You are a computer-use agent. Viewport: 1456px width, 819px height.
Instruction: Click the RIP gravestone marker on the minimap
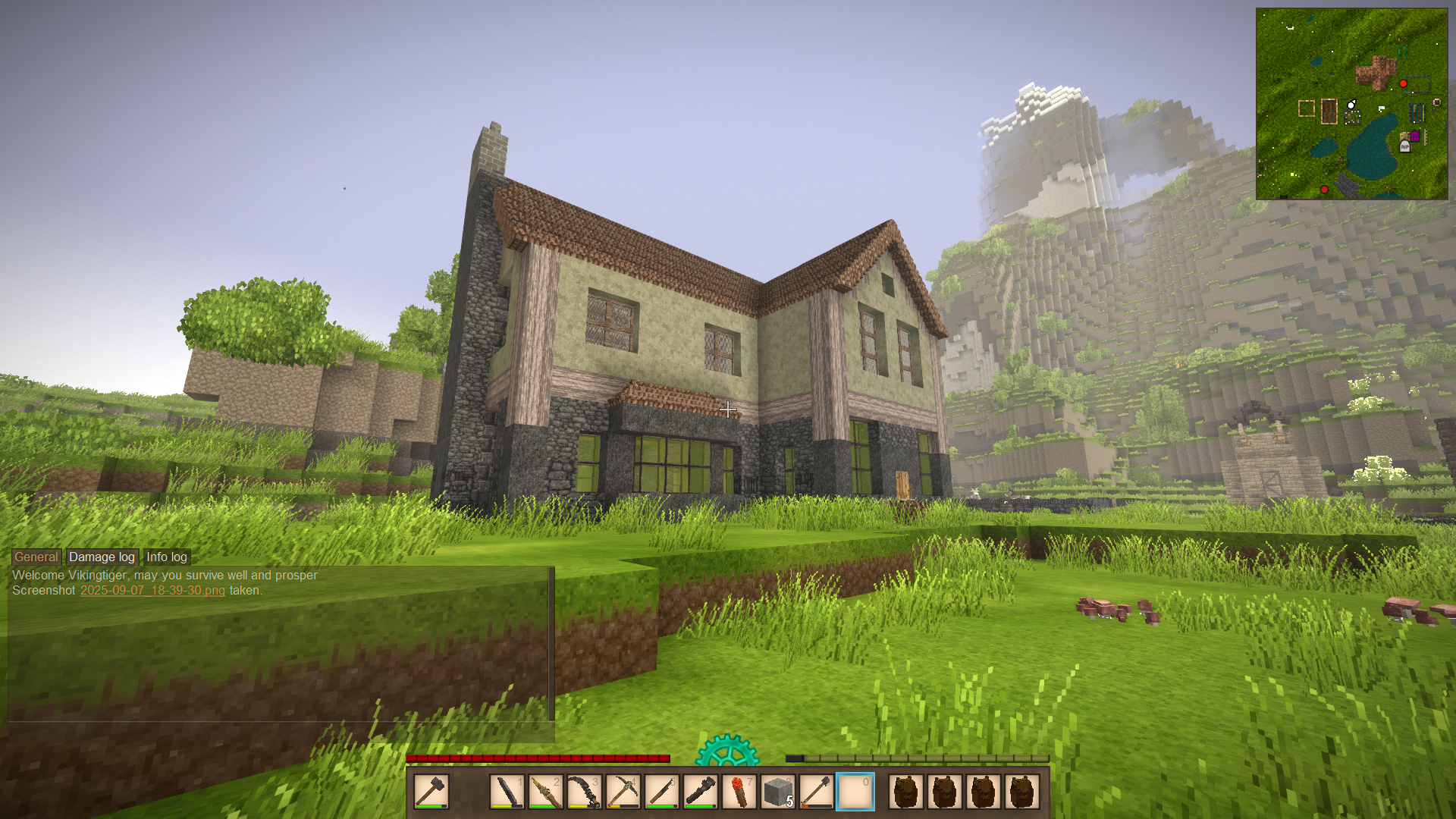tap(1404, 146)
